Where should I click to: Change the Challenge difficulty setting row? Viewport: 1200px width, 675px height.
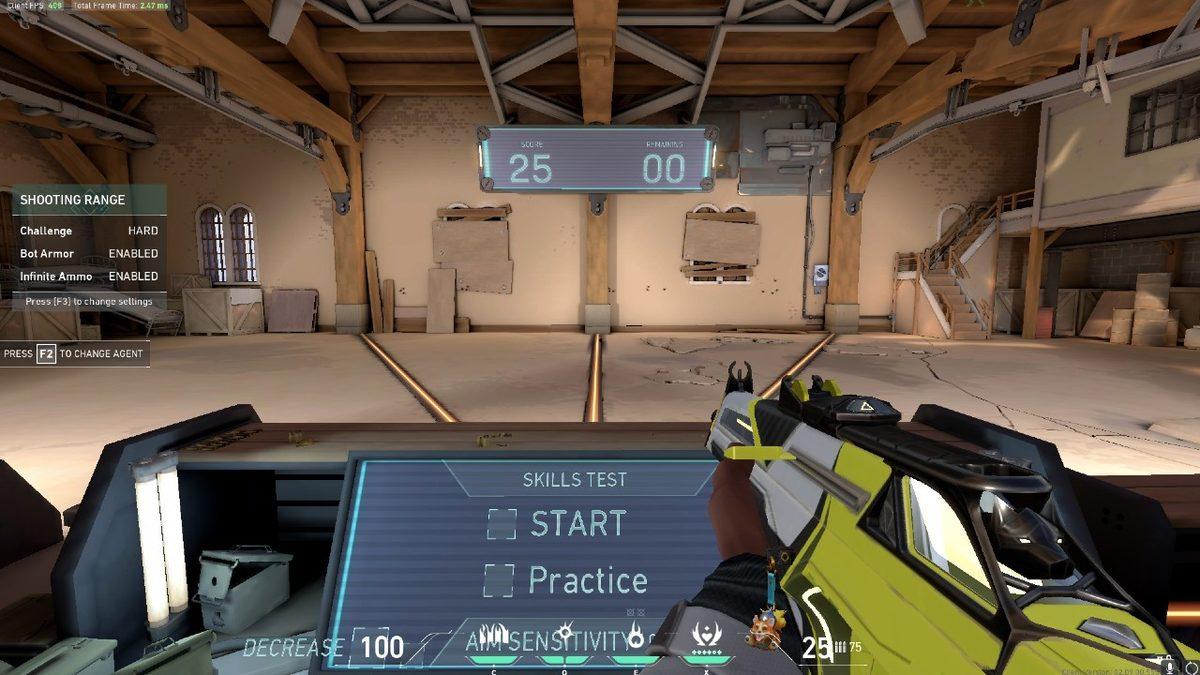[88, 231]
